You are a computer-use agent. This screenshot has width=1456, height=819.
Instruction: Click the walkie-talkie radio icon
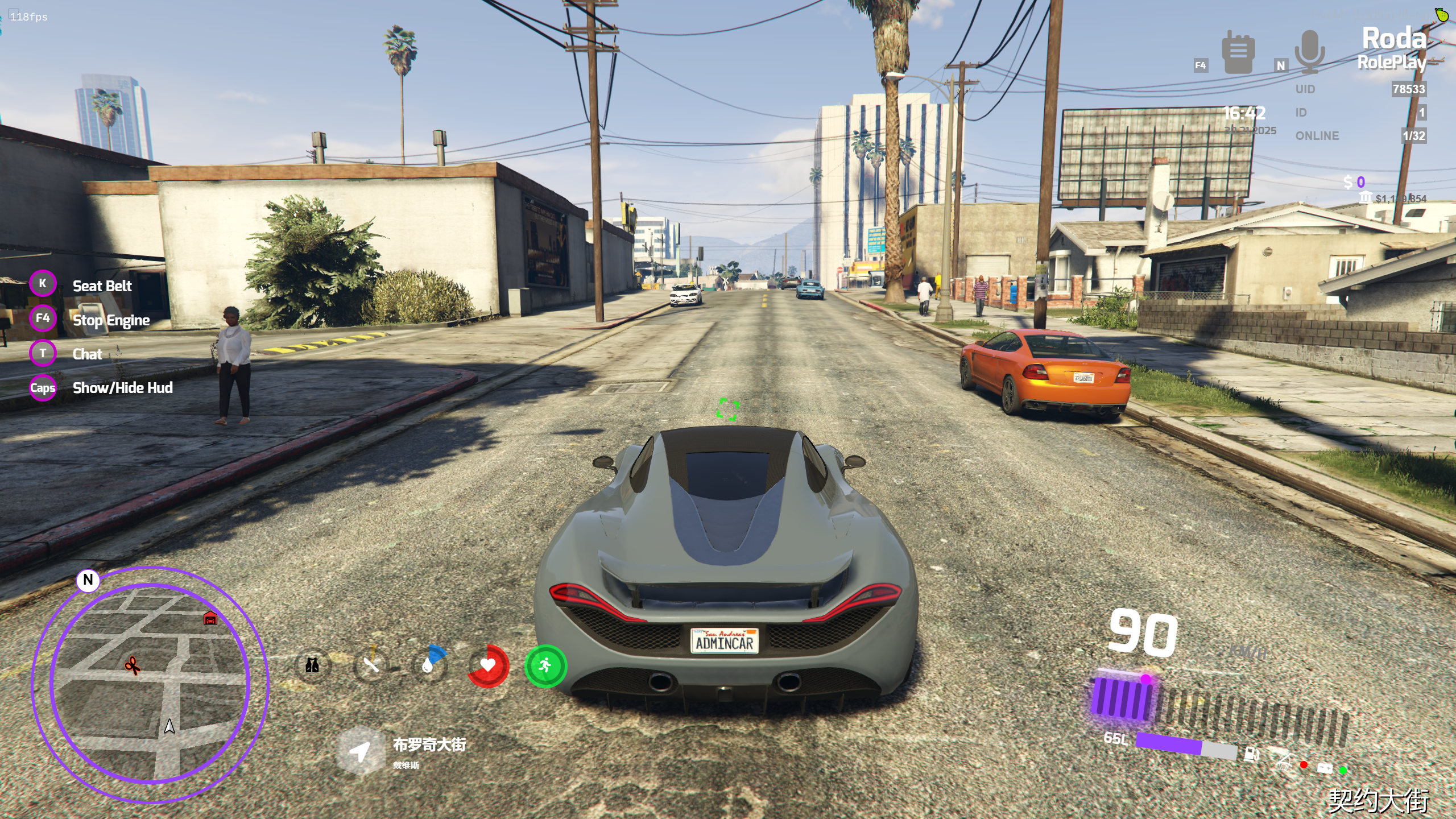[1238, 52]
